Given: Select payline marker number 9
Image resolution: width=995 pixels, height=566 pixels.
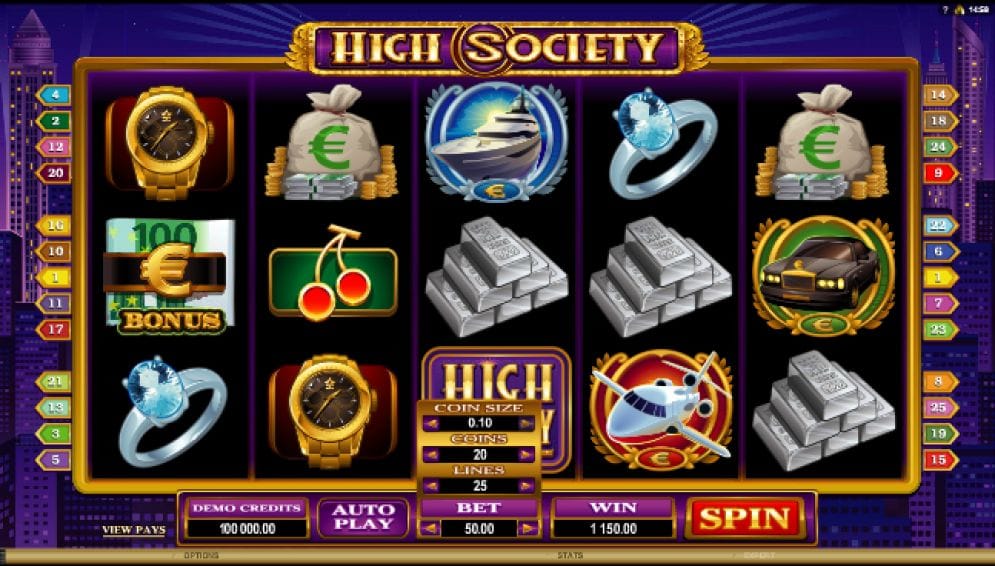Looking at the screenshot, I should [939, 173].
